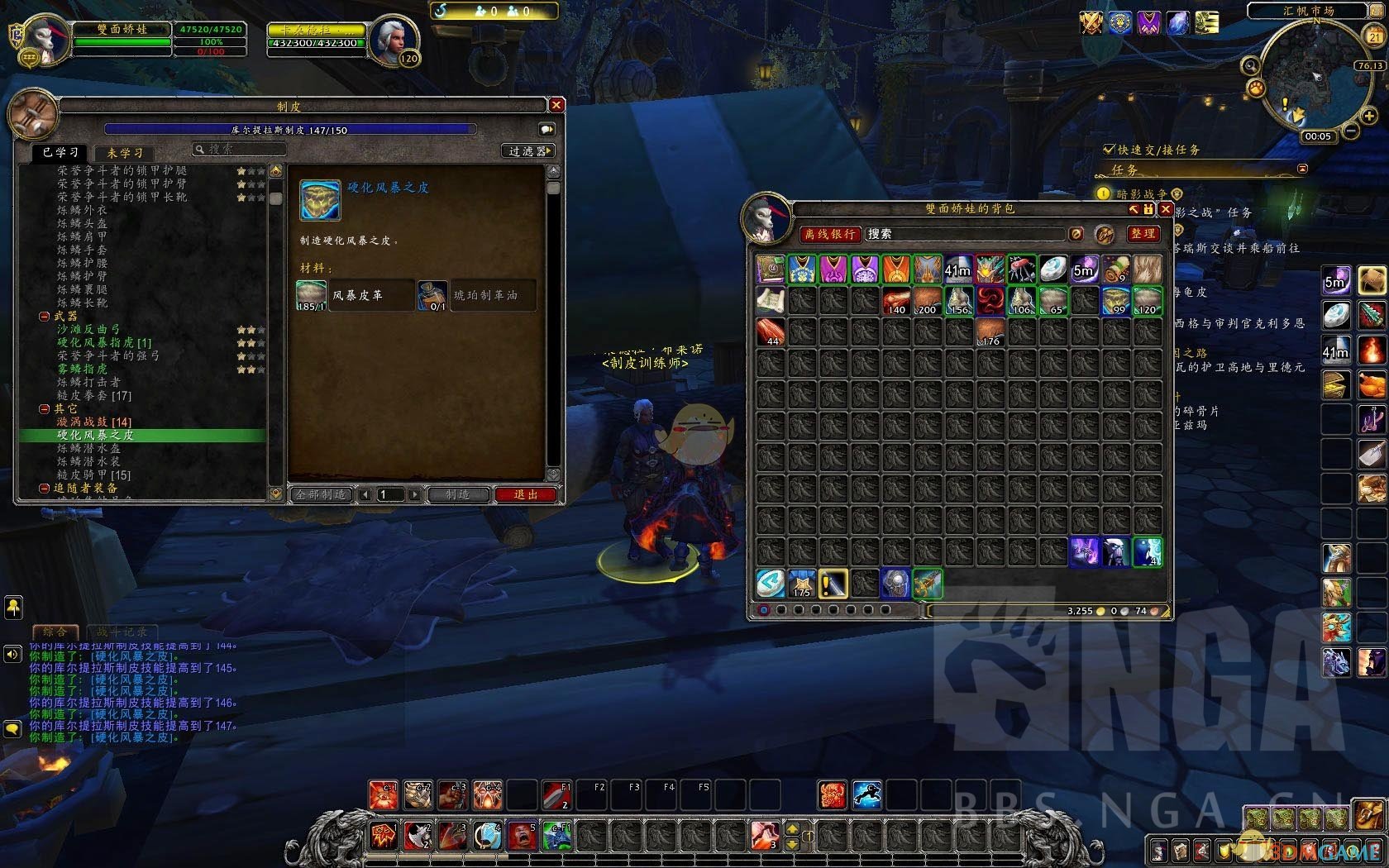Click the bag search field
1389x868 pixels.
pos(964,234)
